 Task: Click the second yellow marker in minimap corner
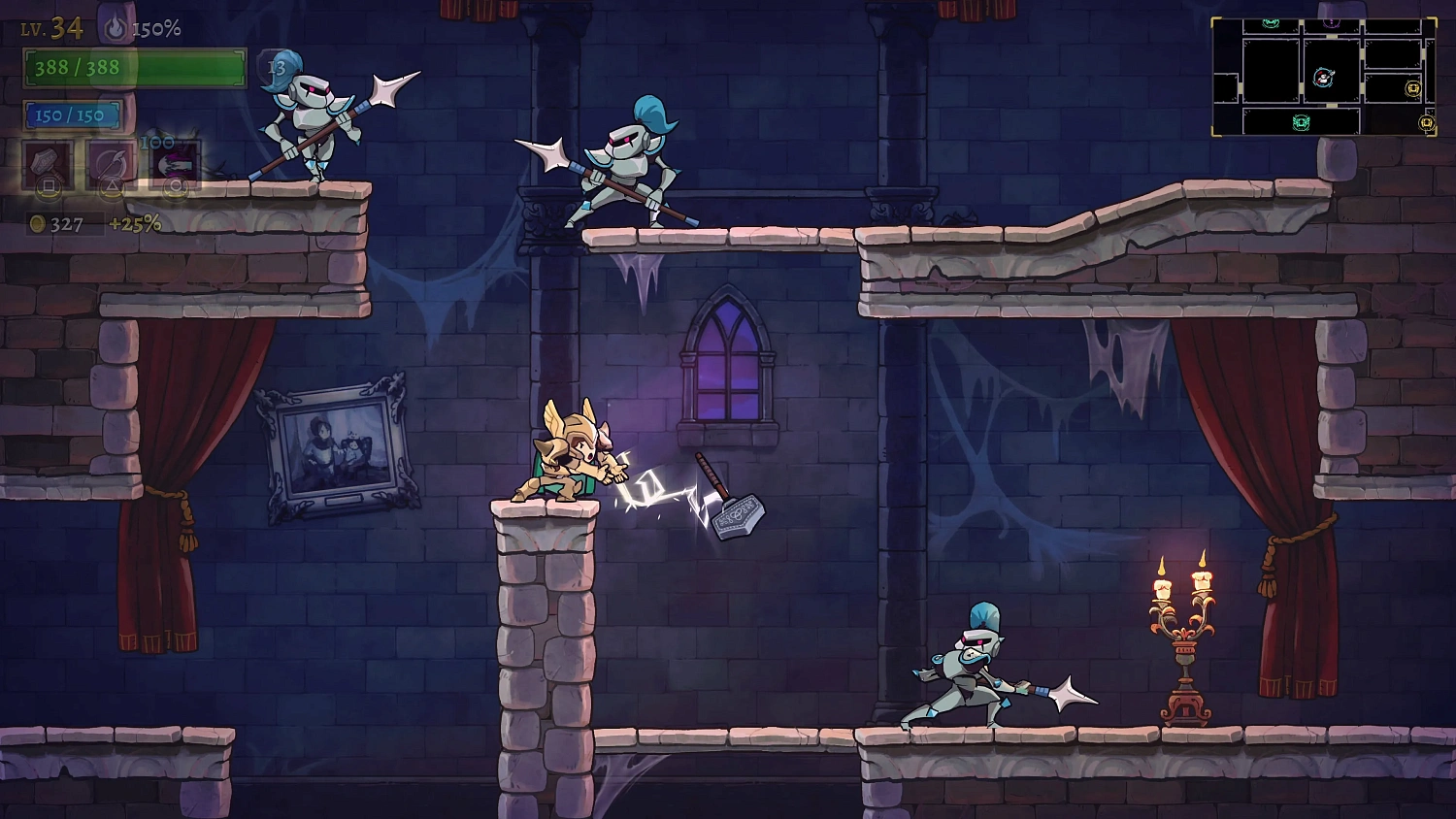click(x=1427, y=121)
